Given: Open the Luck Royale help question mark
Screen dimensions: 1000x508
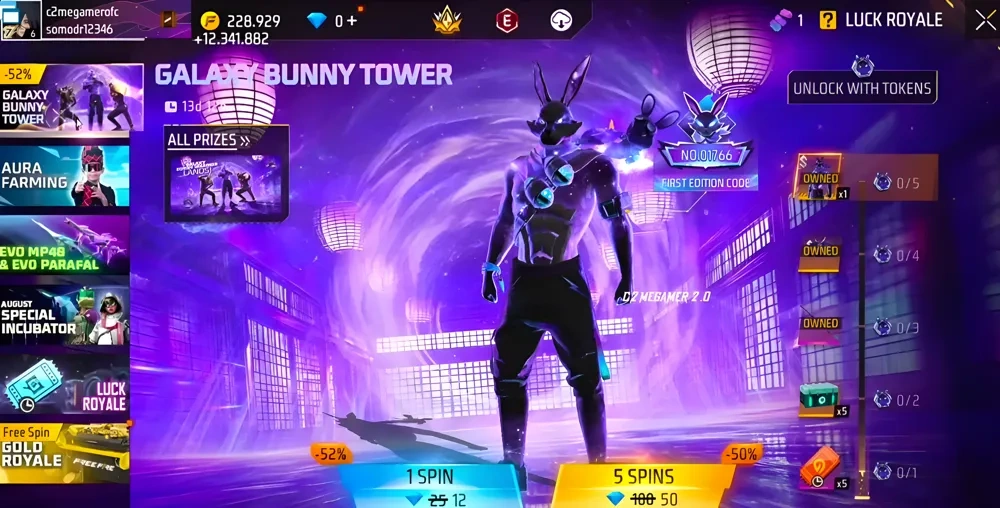Looking at the screenshot, I should coord(828,20).
